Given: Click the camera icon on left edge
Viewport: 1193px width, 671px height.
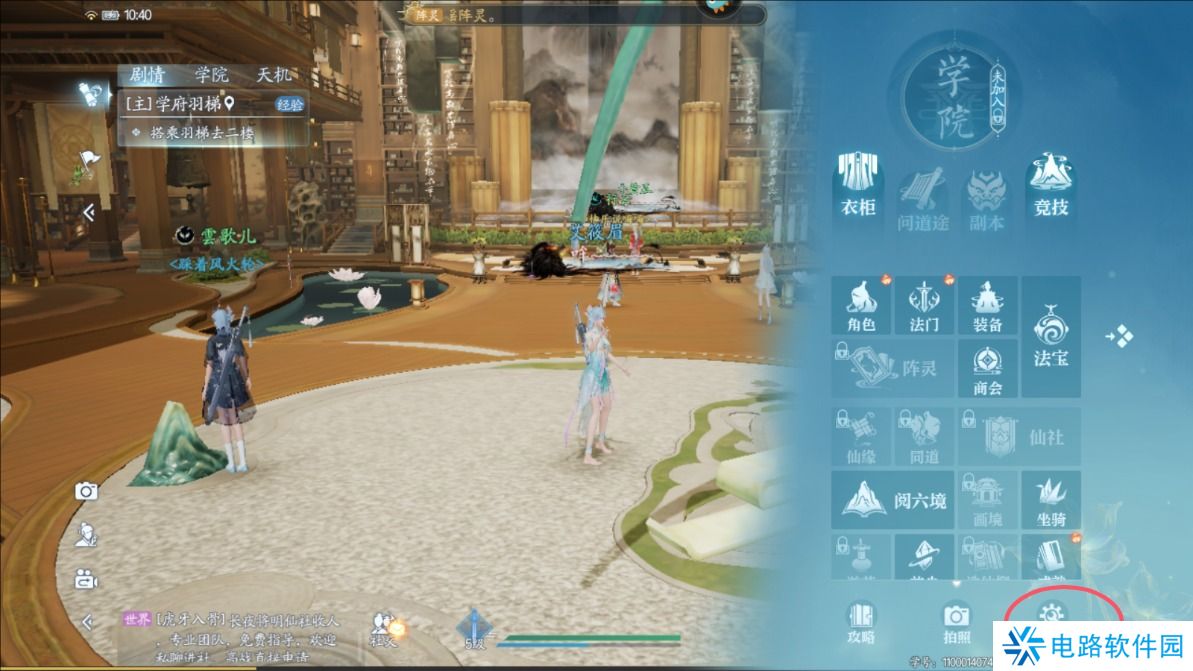Looking at the screenshot, I should coord(87,490).
